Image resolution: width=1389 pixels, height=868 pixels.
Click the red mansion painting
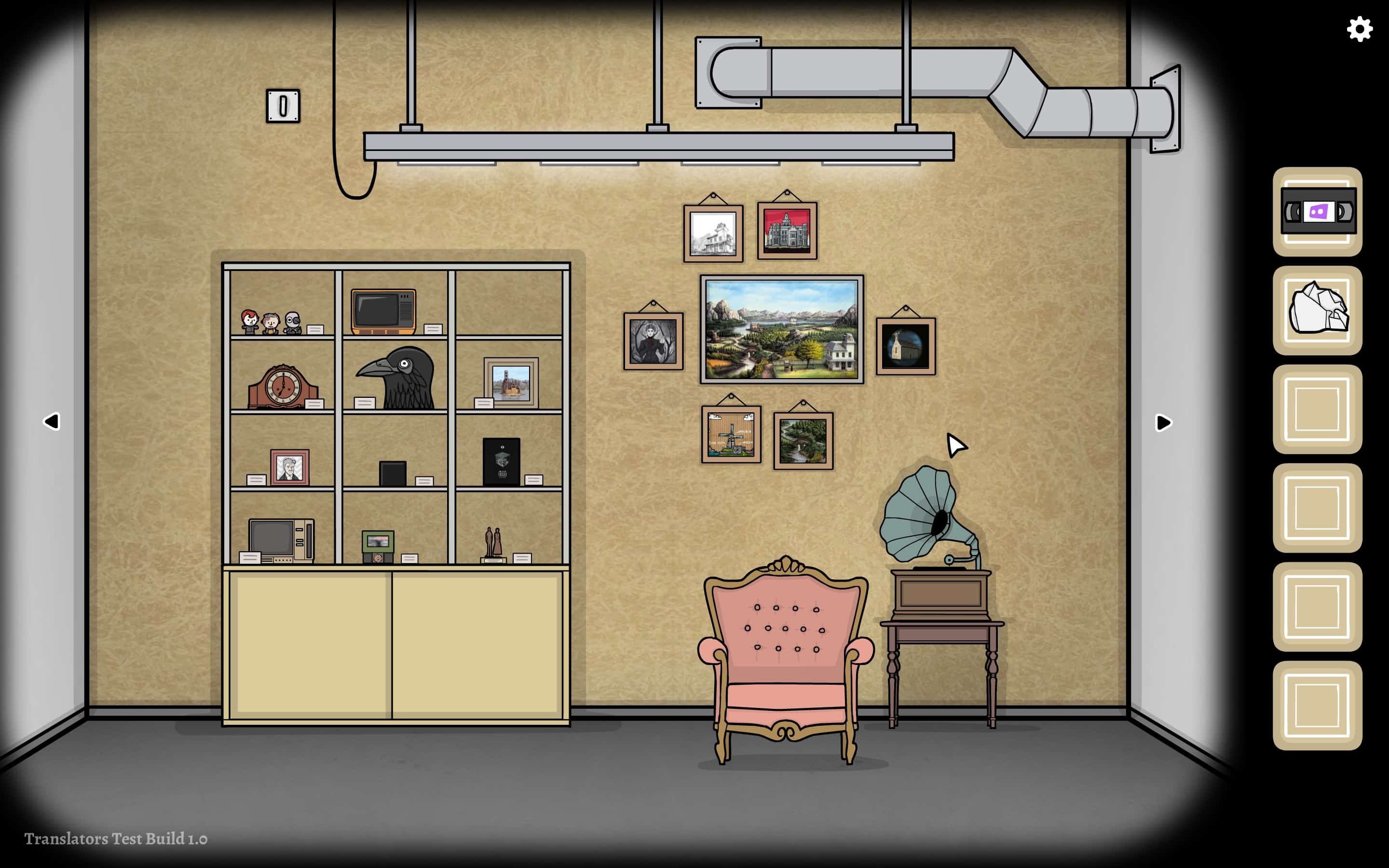point(787,231)
